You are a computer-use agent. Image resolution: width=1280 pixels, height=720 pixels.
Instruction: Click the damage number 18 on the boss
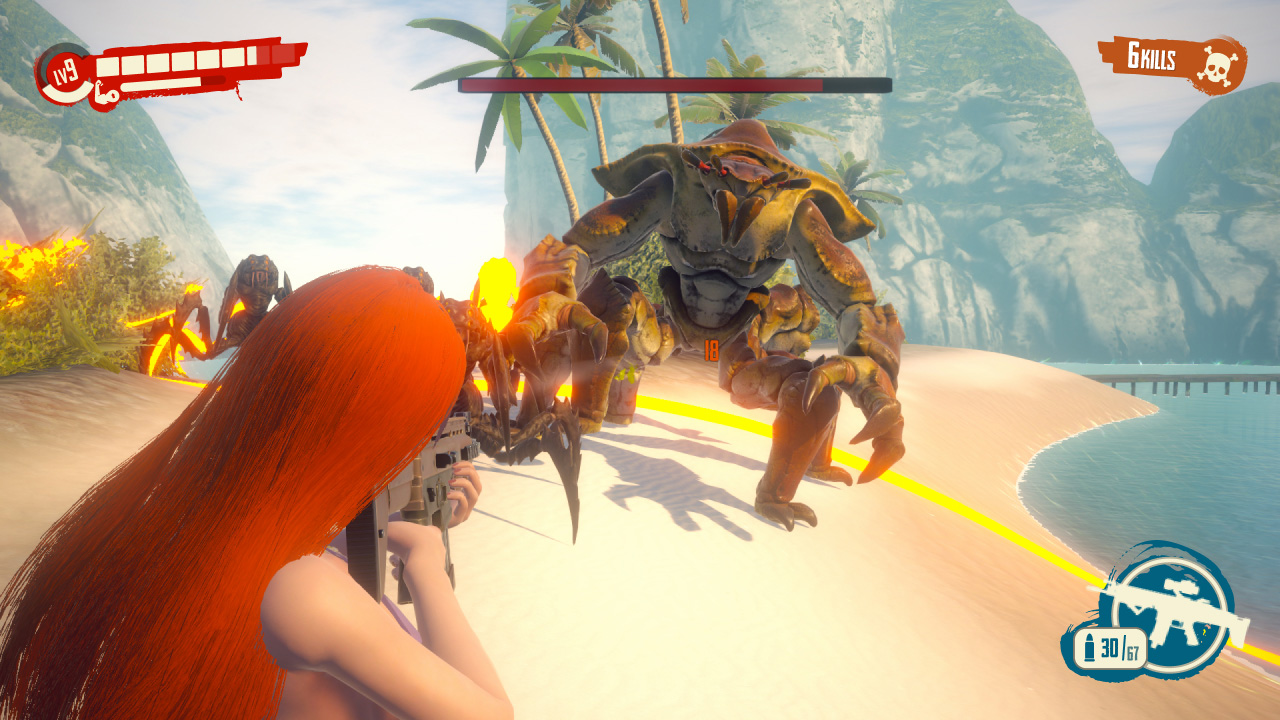[x=710, y=347]
